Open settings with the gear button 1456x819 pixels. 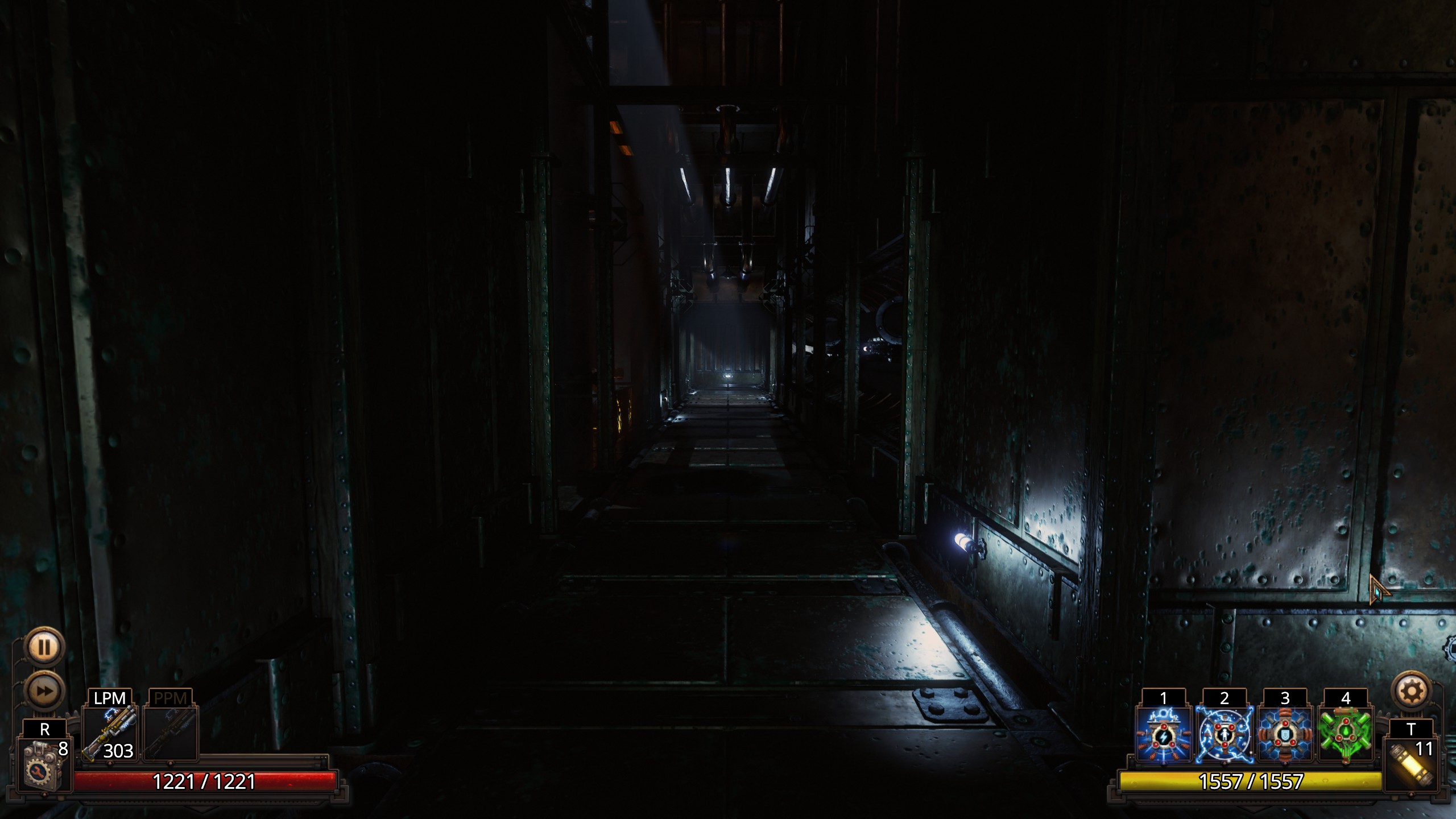point(1412,692)
